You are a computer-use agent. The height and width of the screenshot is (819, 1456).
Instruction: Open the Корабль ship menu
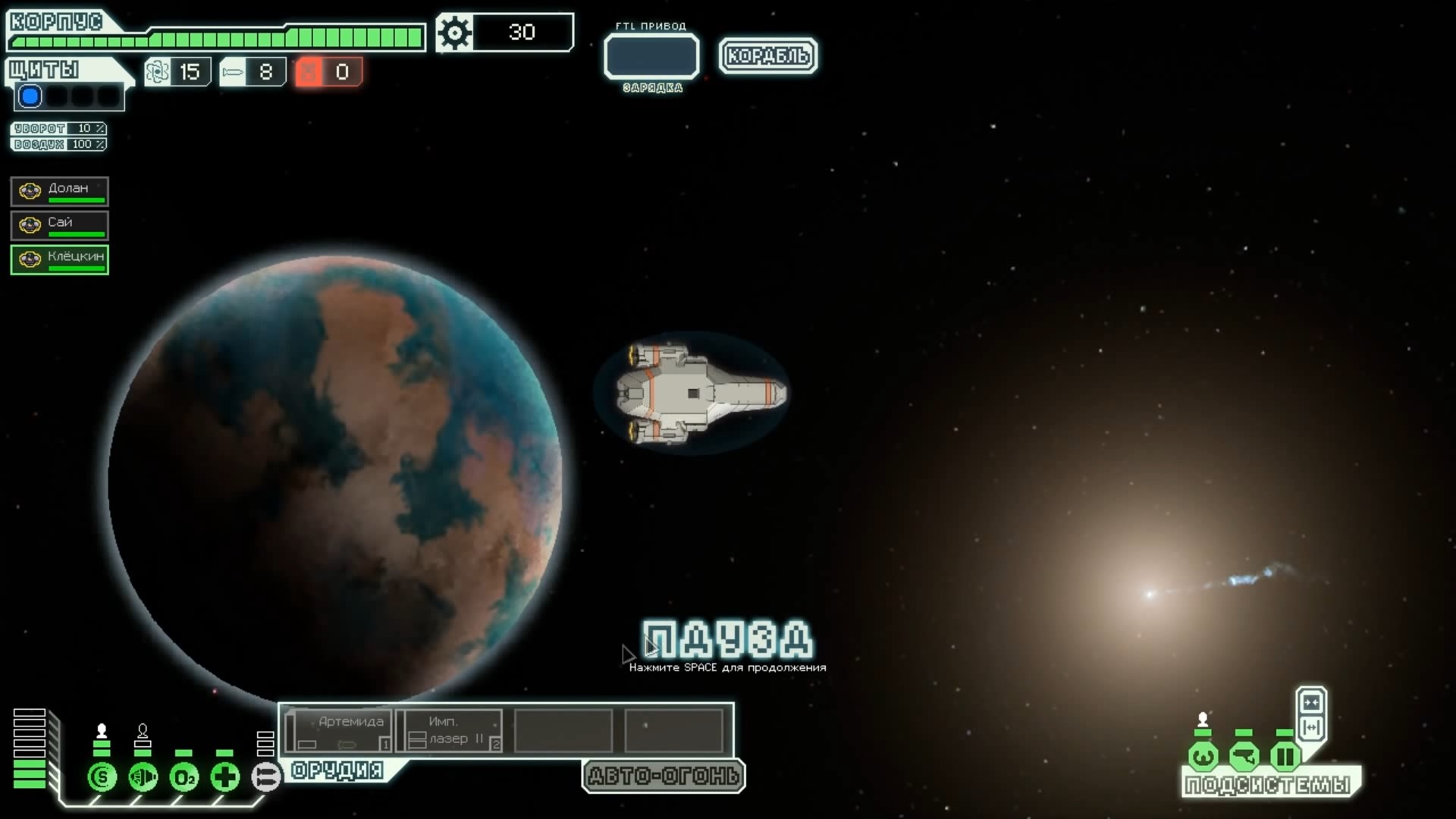[x=767, y=55]
